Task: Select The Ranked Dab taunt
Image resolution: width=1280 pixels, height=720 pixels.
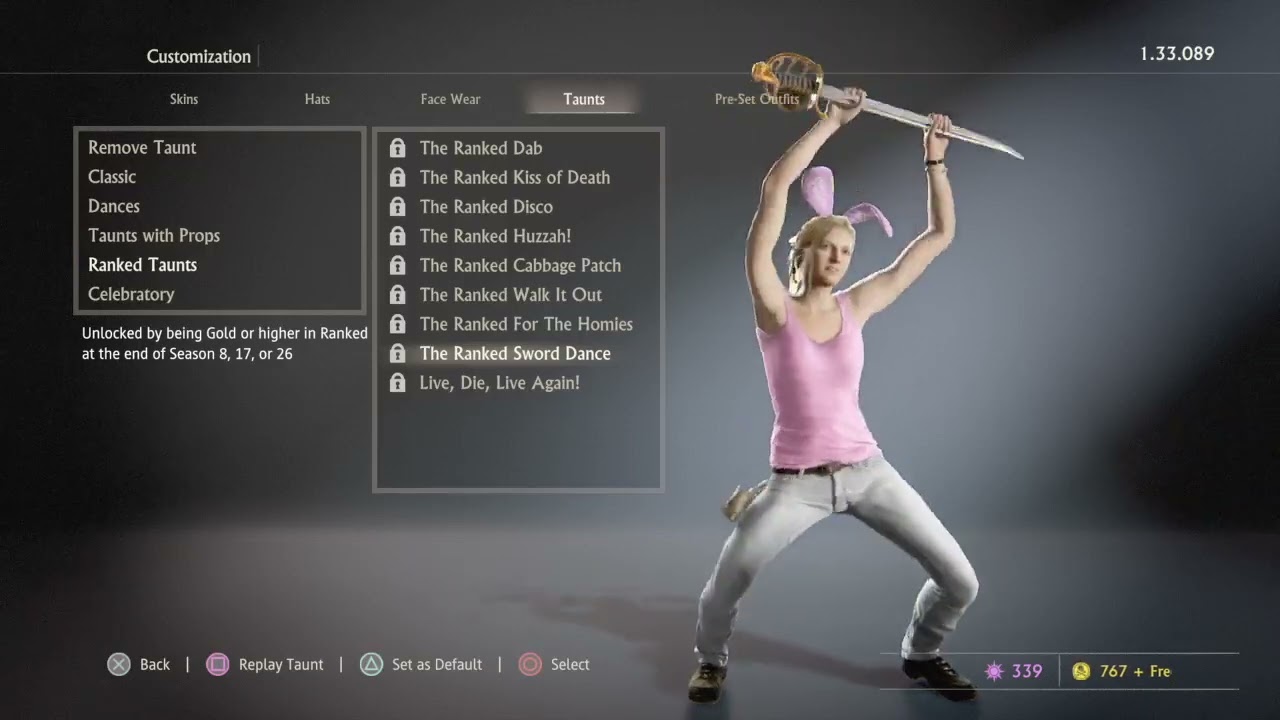Action: (x=481, y=148)
